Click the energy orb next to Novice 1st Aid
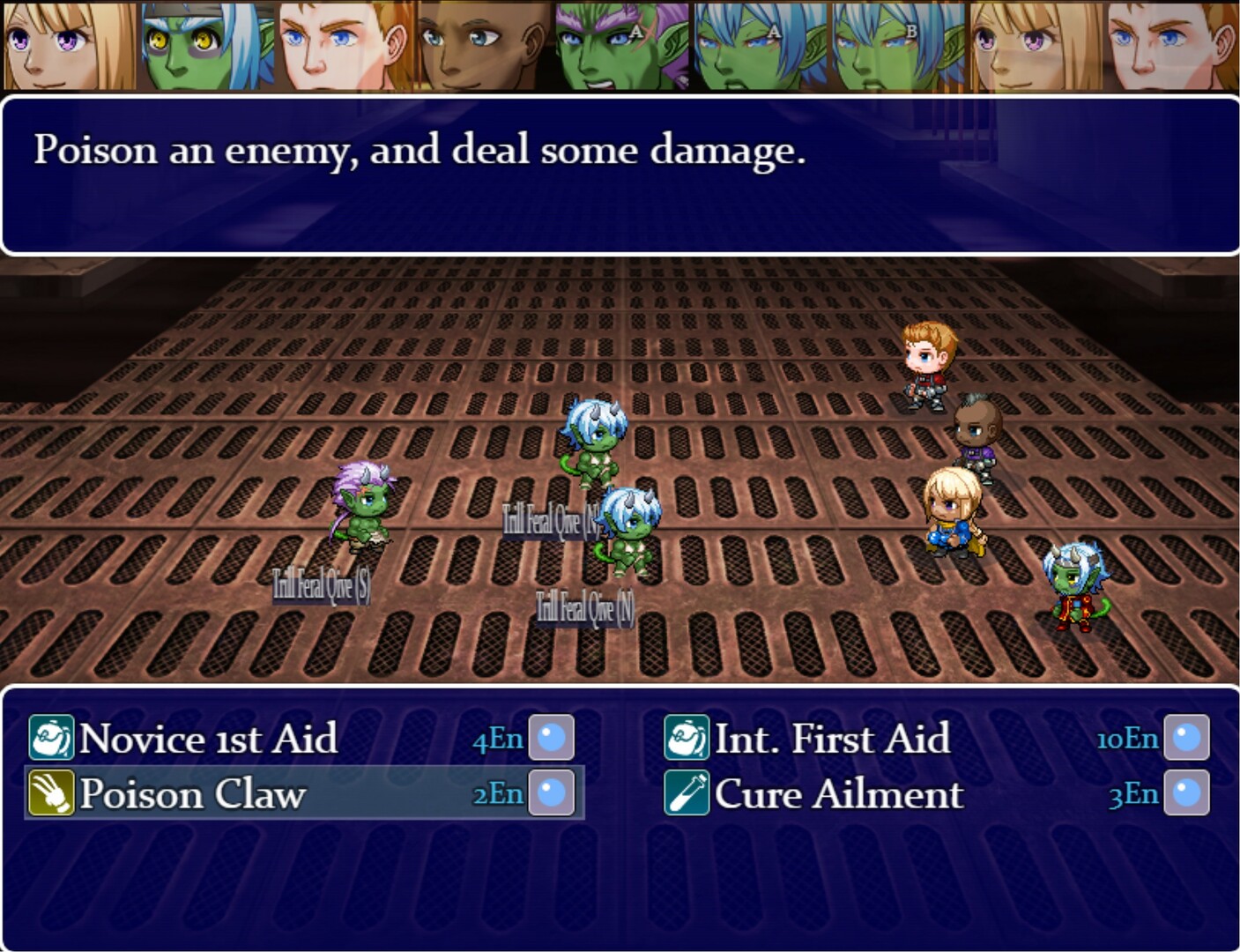The width and height of the screenshot is (1240, 952). point(551,740)
